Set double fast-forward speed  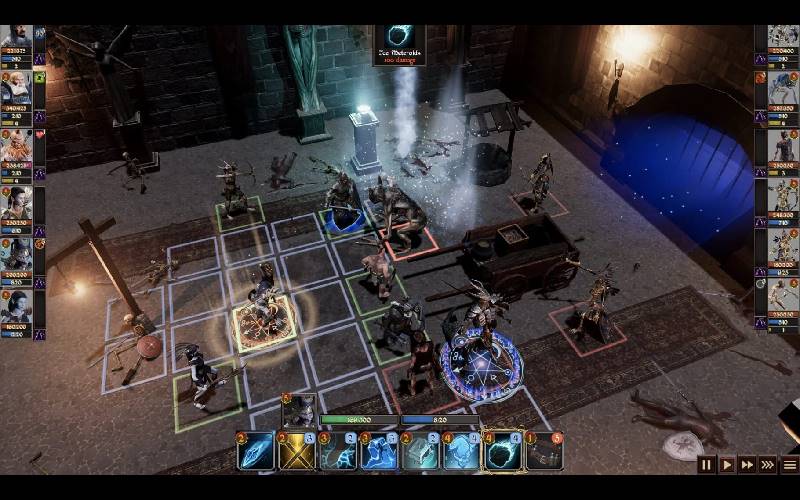747,464
